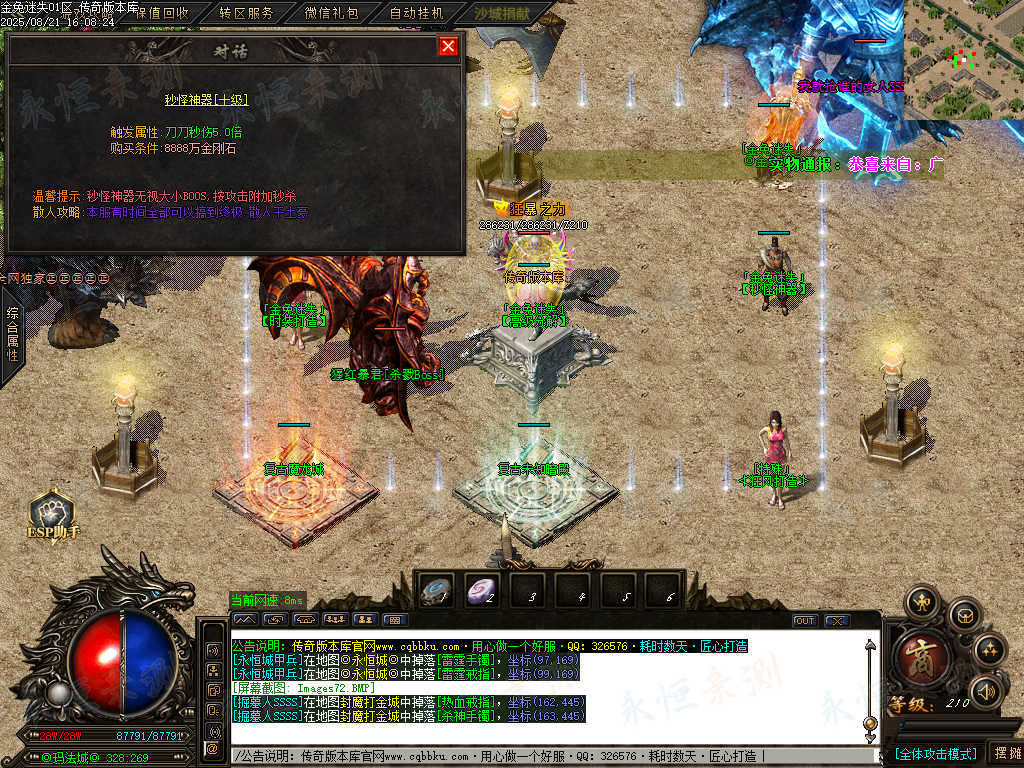Open the 沙城捐献 donation tab
Viewport: 1024px width, 768px height.
pos(504,14)
